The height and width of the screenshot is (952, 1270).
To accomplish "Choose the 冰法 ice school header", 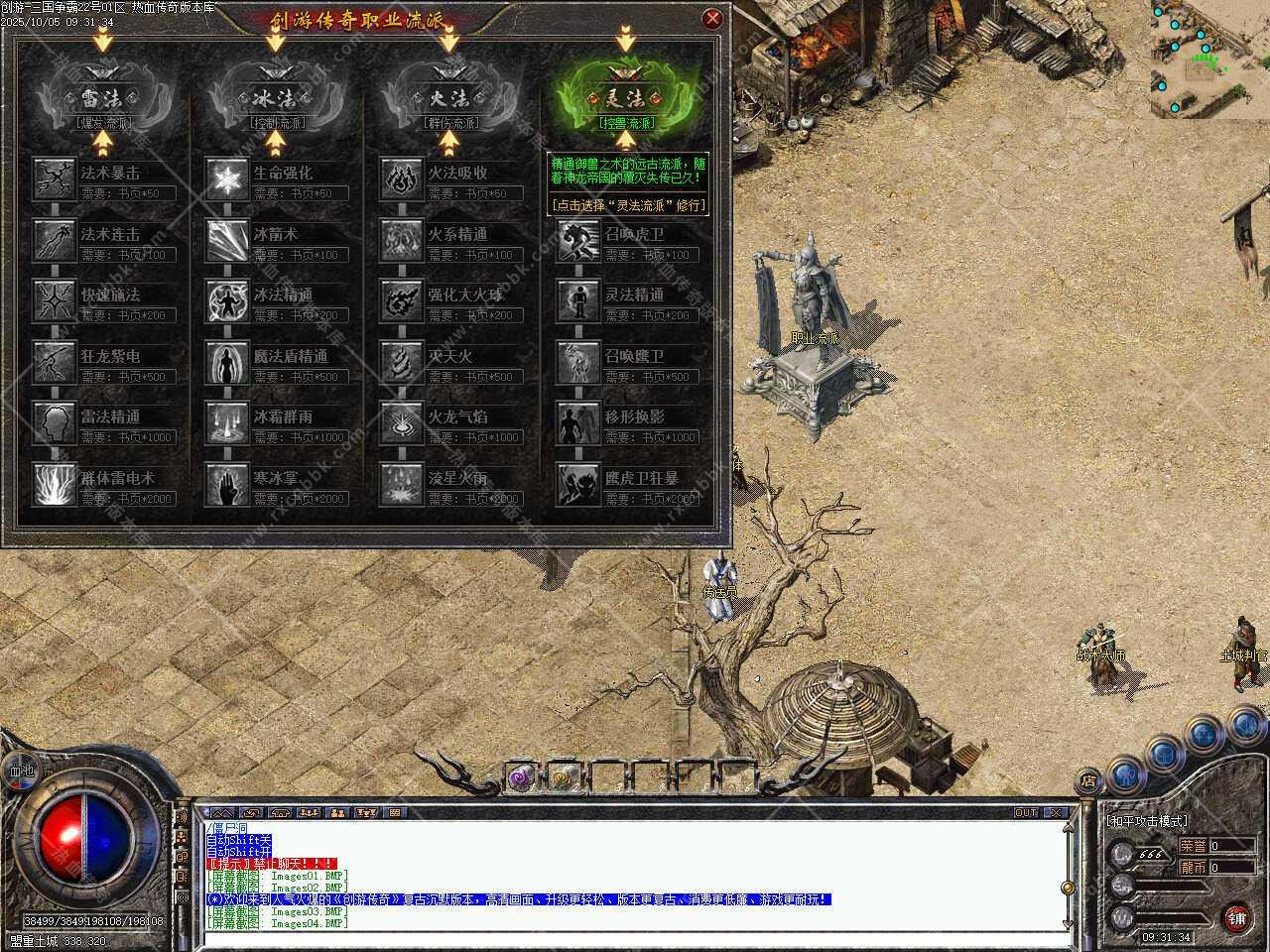I will click(x=275, y=99).
